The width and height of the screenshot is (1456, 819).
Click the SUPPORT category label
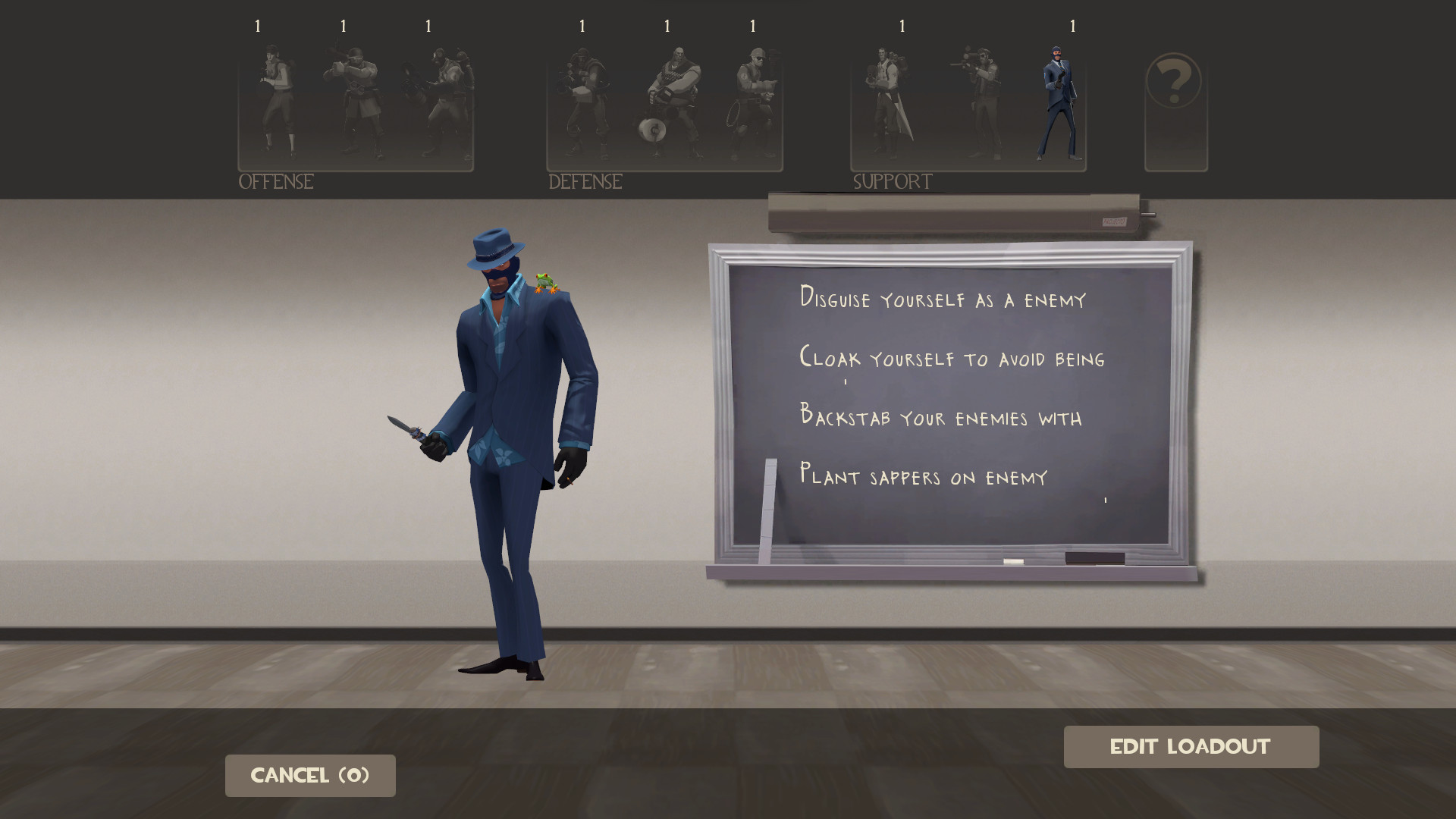pos(891,181)
